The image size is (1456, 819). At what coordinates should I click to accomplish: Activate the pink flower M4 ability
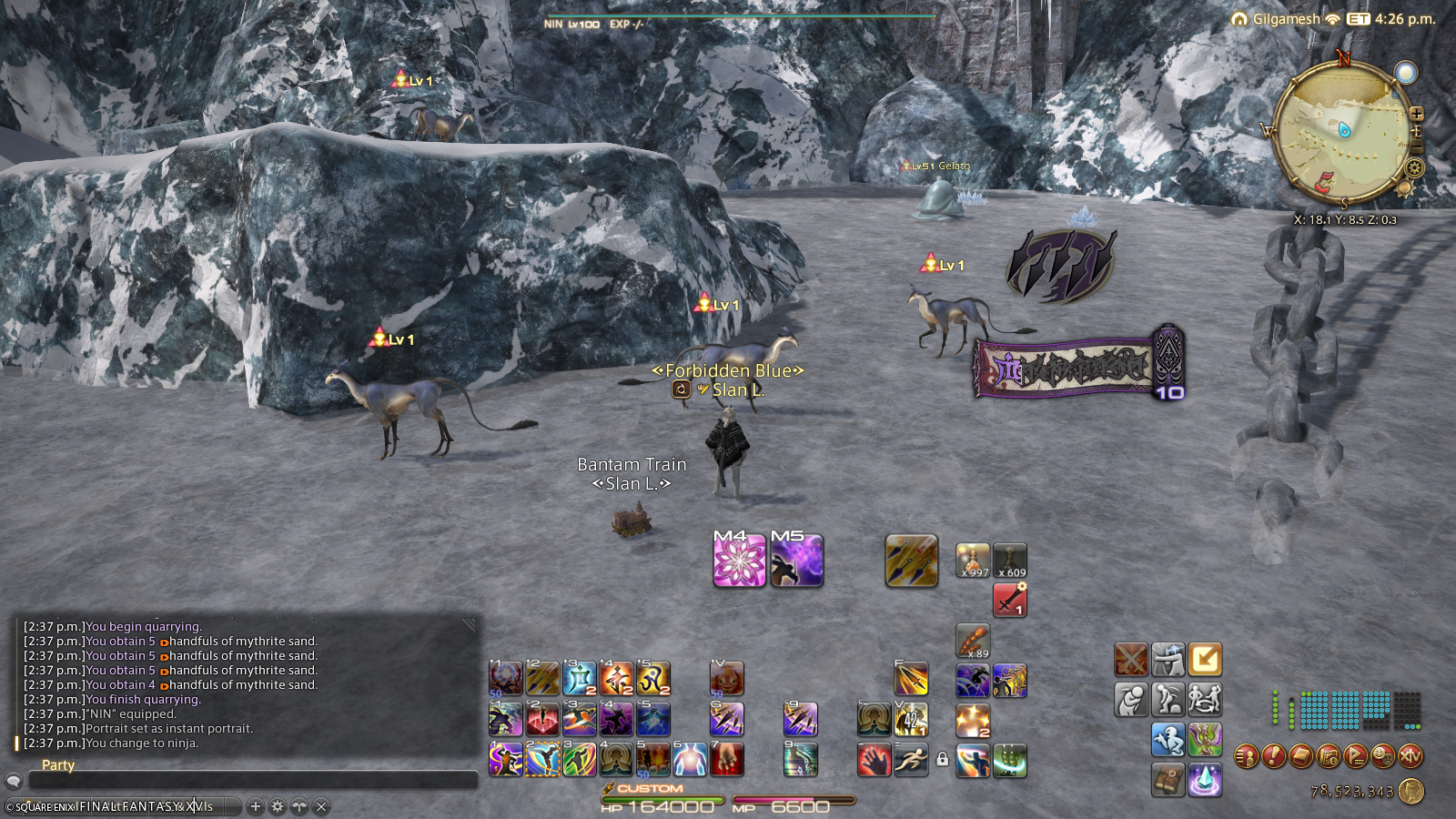pos(739,561)
